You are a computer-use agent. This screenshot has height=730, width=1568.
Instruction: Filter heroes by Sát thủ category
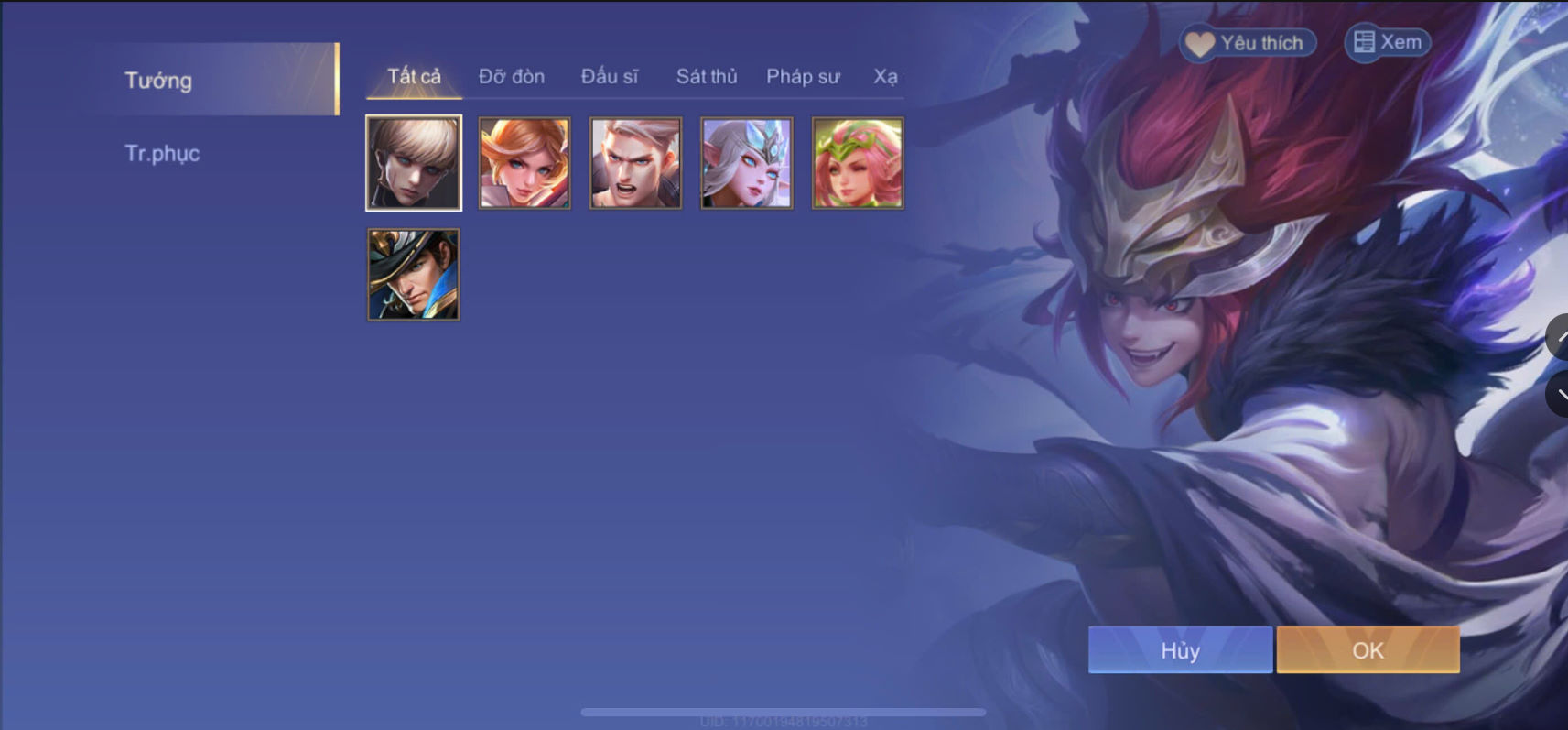706,77
